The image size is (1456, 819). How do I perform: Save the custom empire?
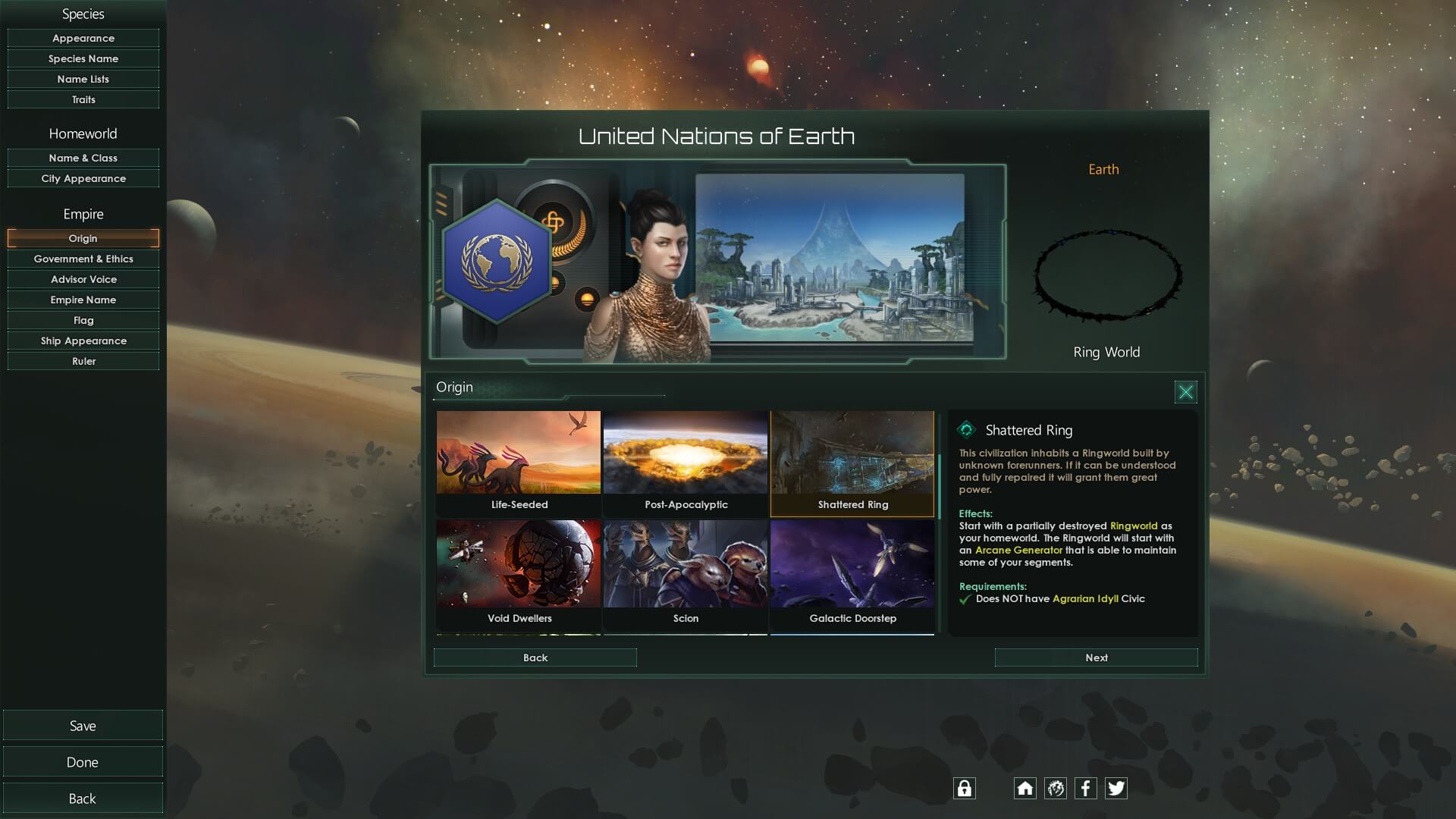coord(83,726)
